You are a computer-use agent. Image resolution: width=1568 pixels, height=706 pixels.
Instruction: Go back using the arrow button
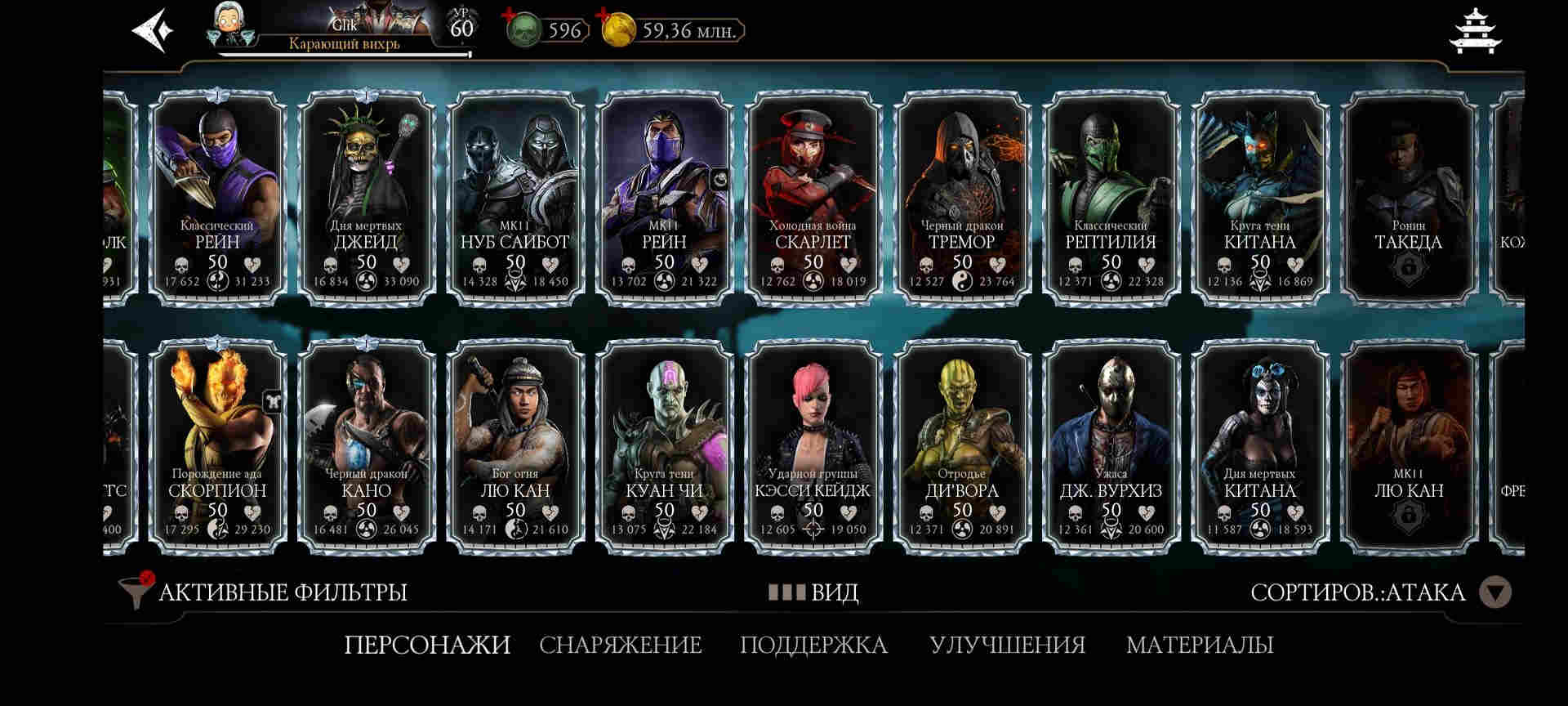tap(153, 31)
